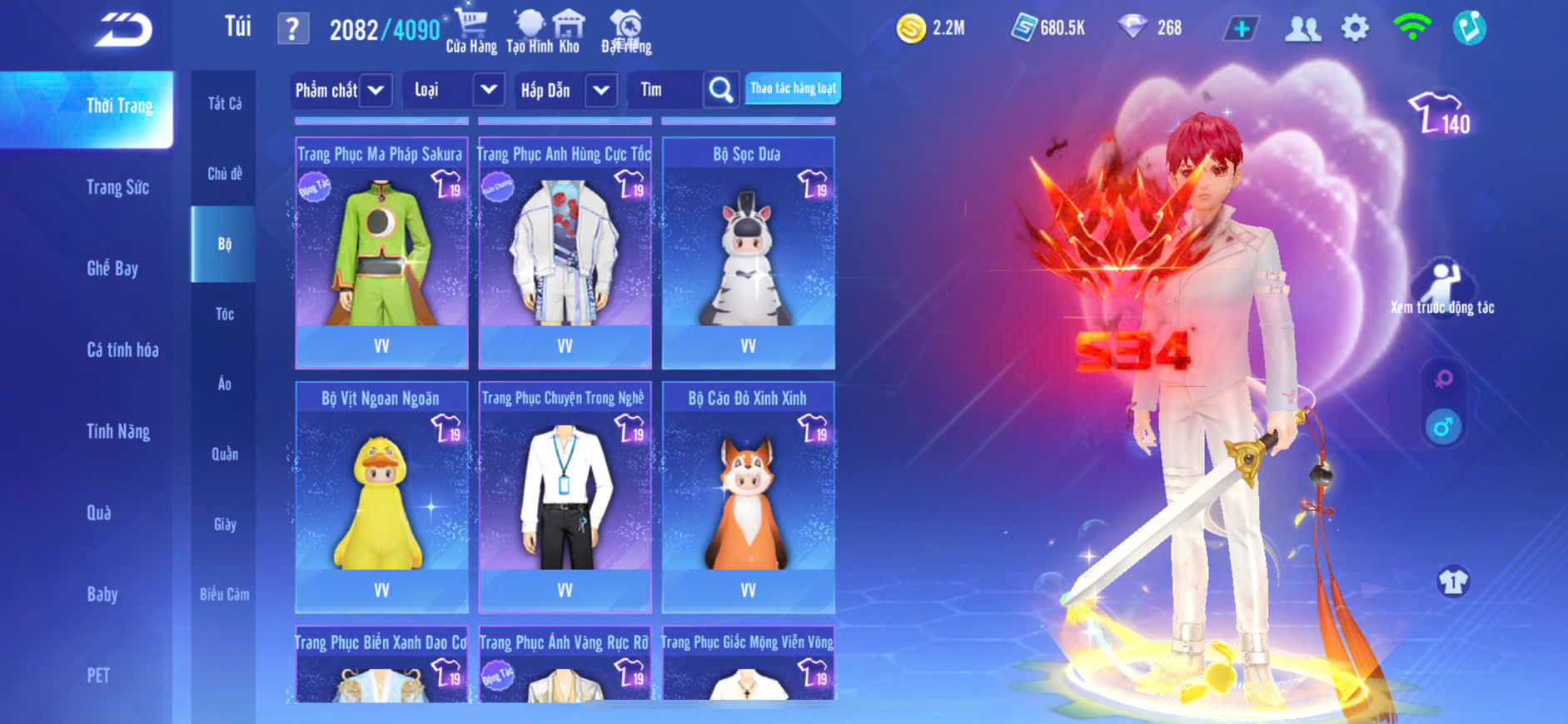
Task: Select the Bộ Vịt Ngoan Ngoãn duck outfit
Action: pos(381,496)
